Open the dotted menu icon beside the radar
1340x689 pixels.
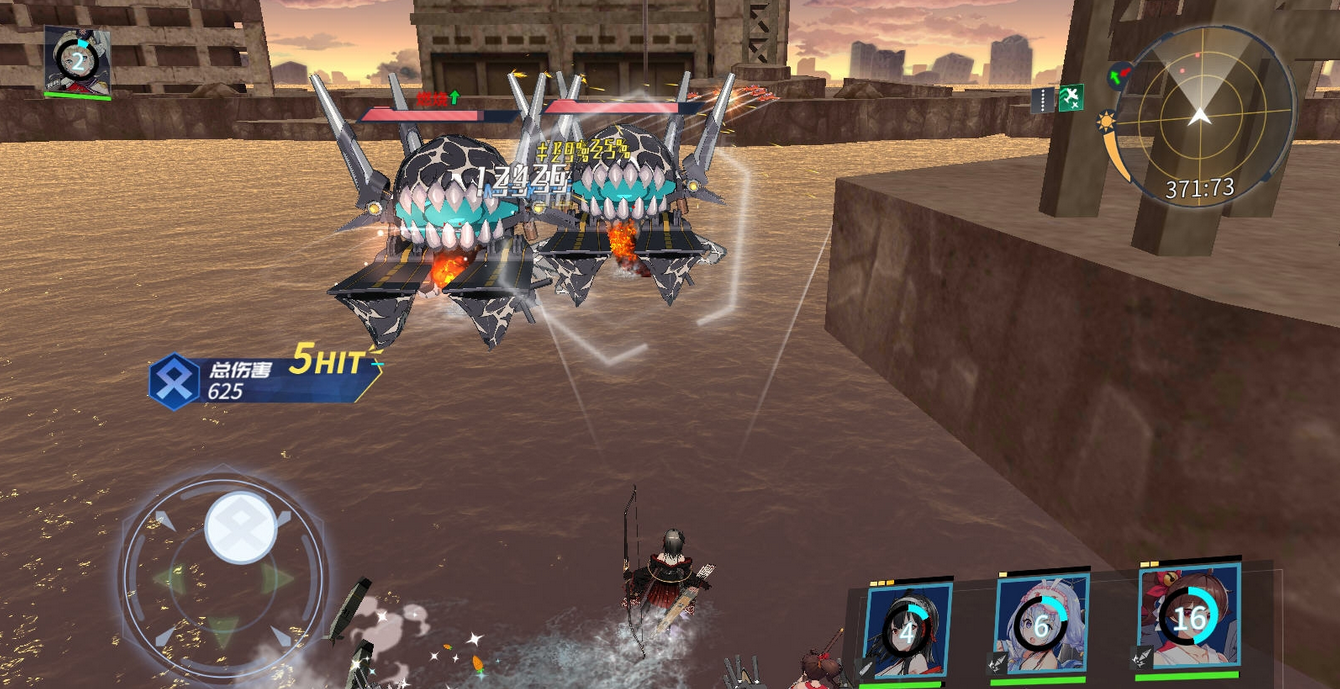point(1043,99)
